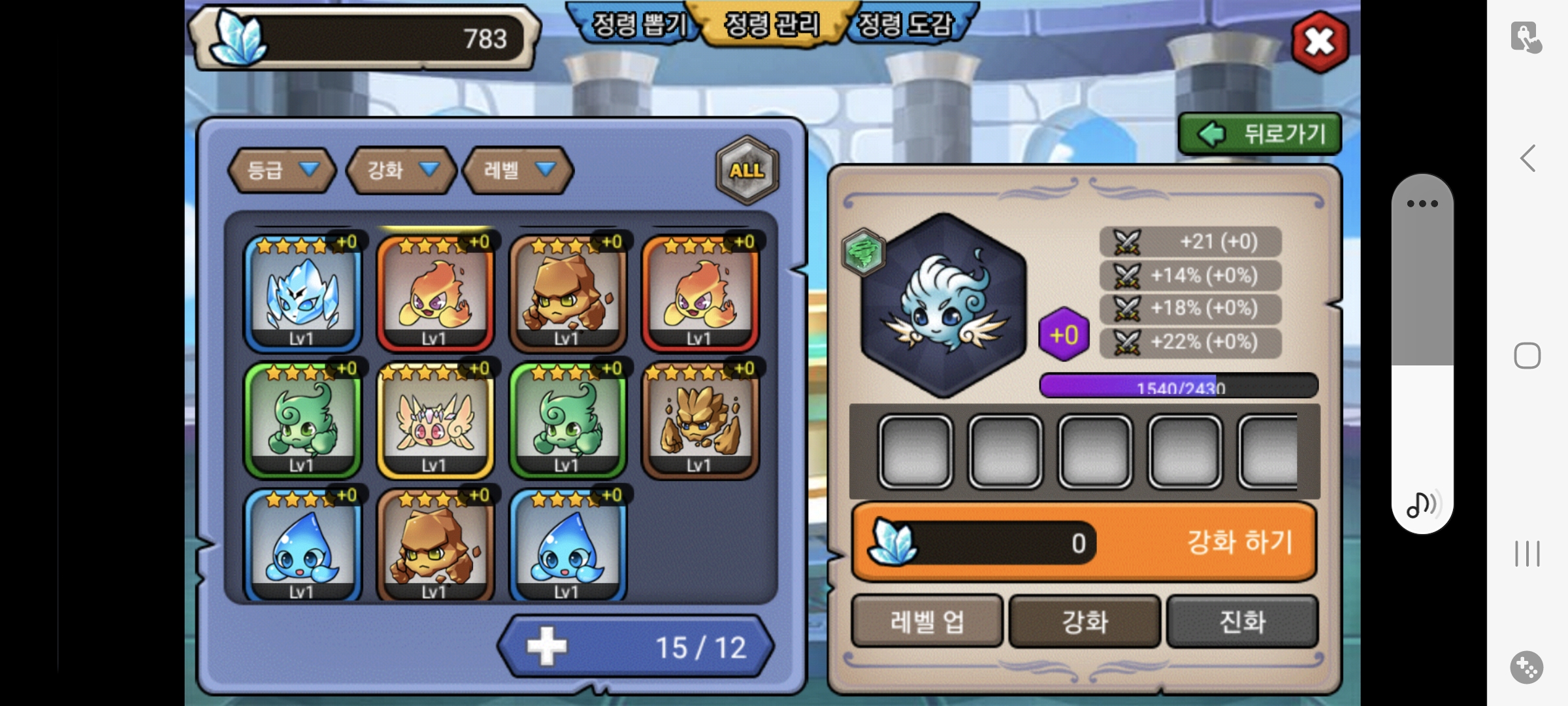Close the spirit menu with red X
Screen dimensions: 1568x706
[1320, 42]
